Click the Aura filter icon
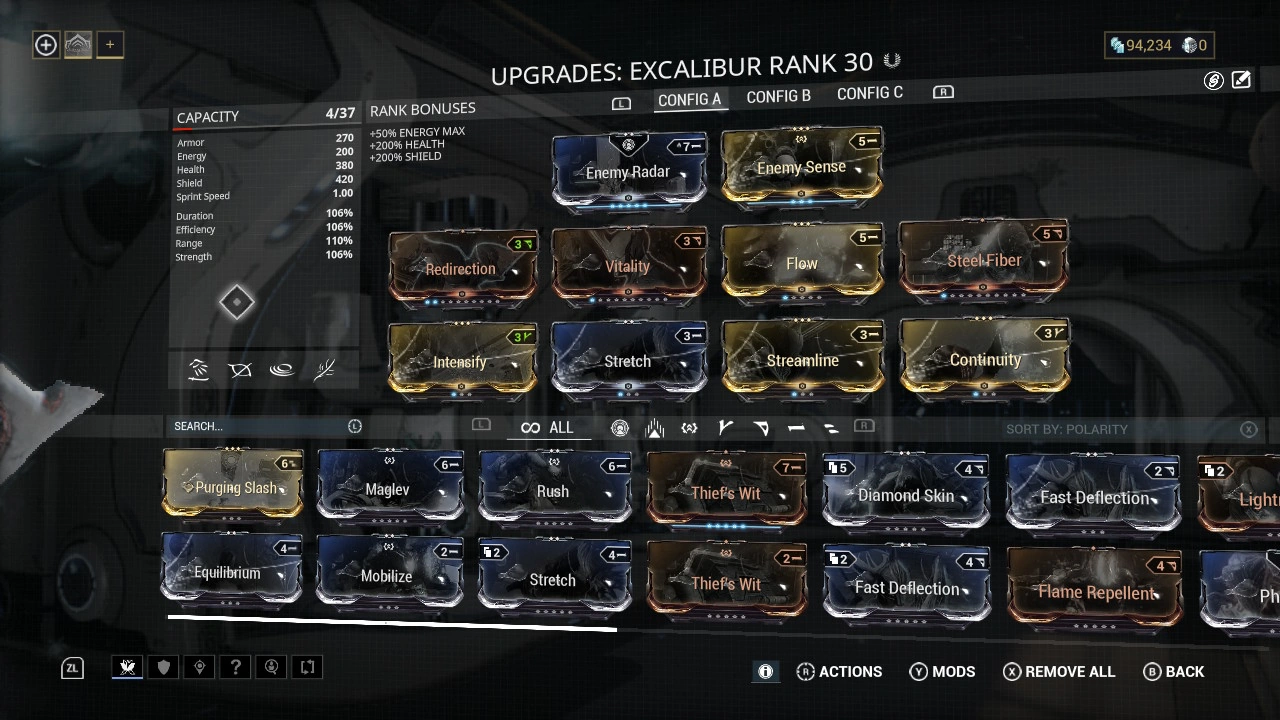The image size is (1280, 720). (654, 427)
